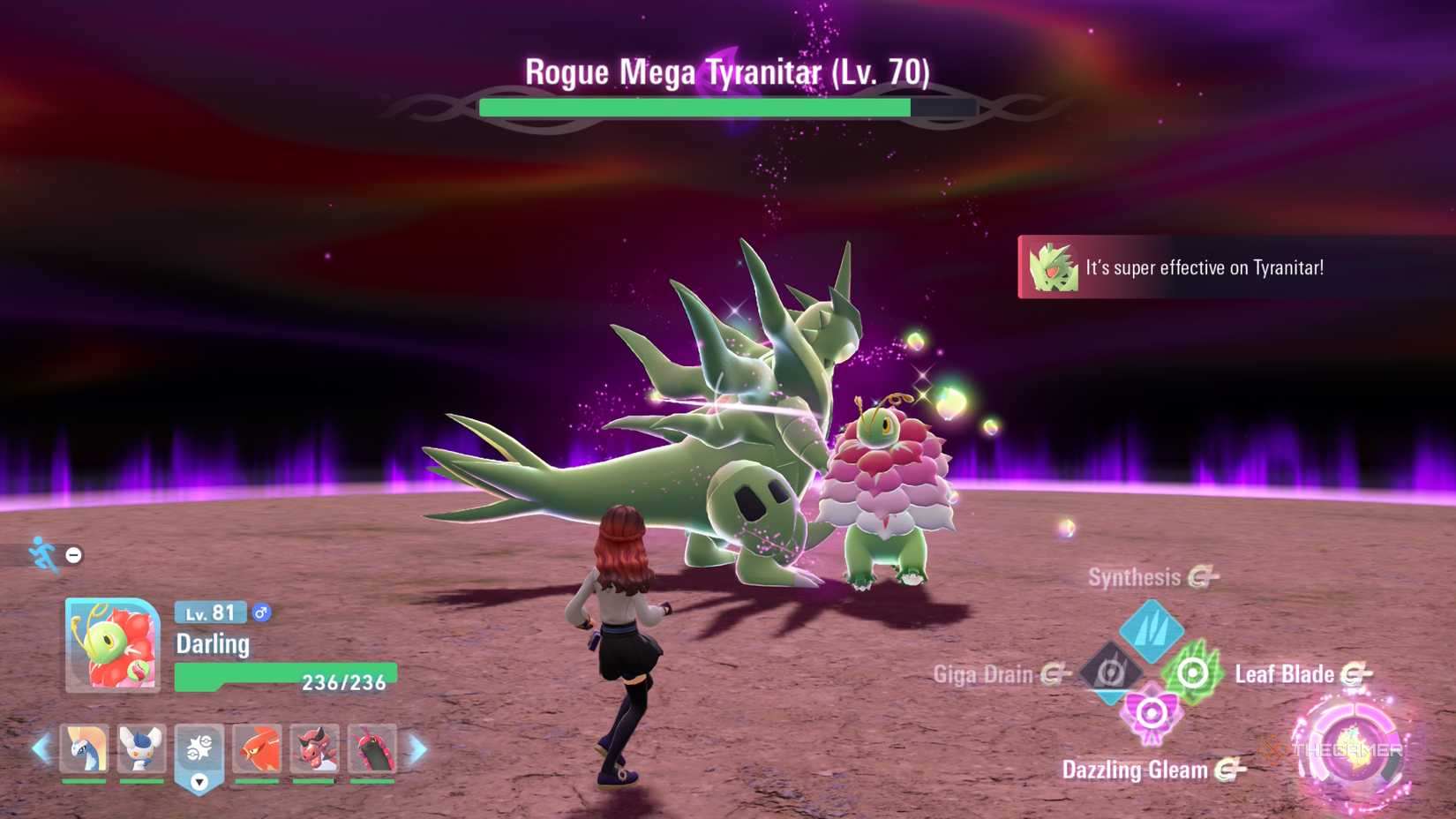Screen dimensions: 1456x819
Task: Click the Lv. 81 level badge
Action: pyautogui.click(x=209, y=612)
